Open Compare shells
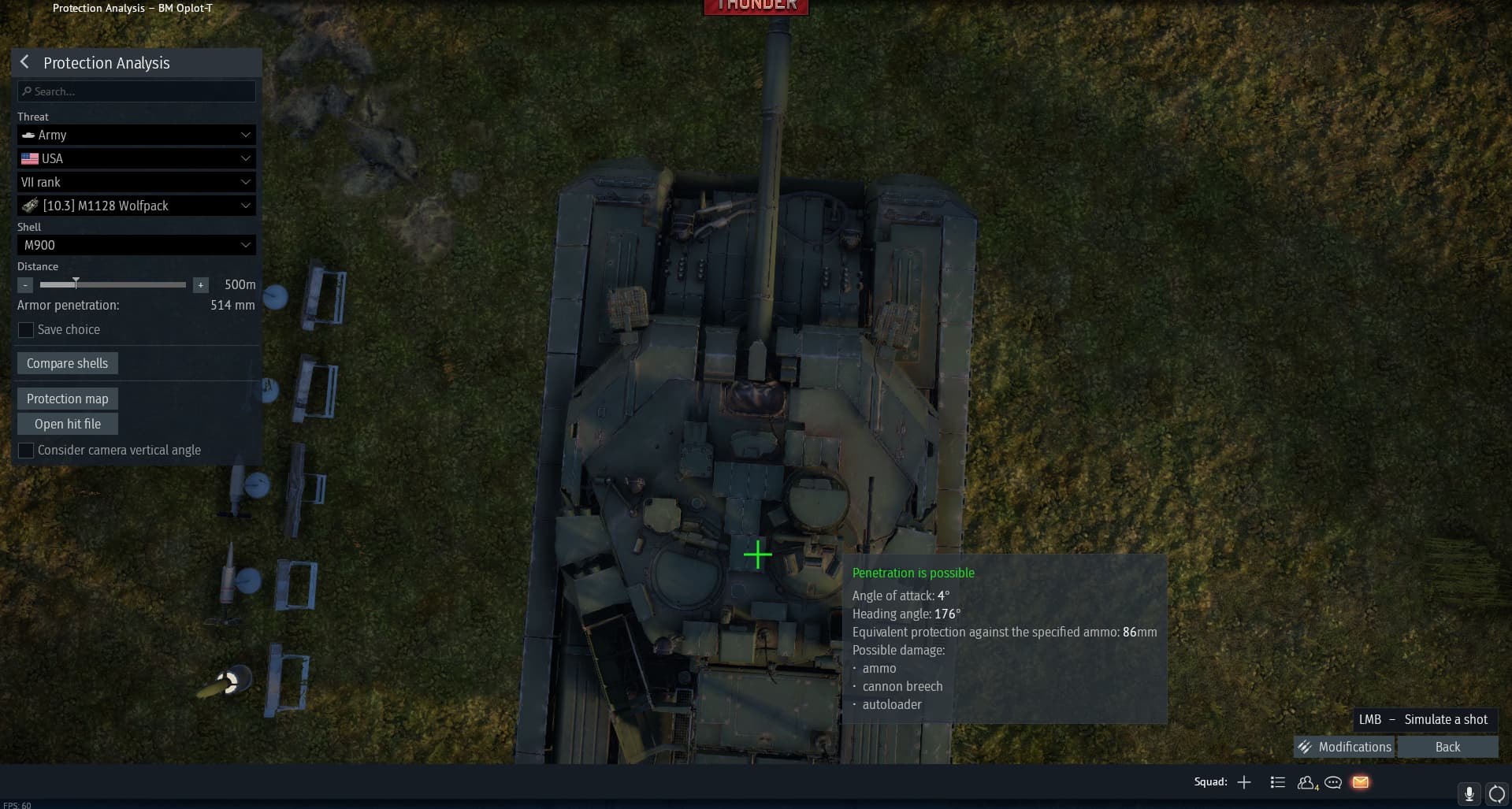The width and height of the screenshot is (1512, 809). tap(67, 363)
